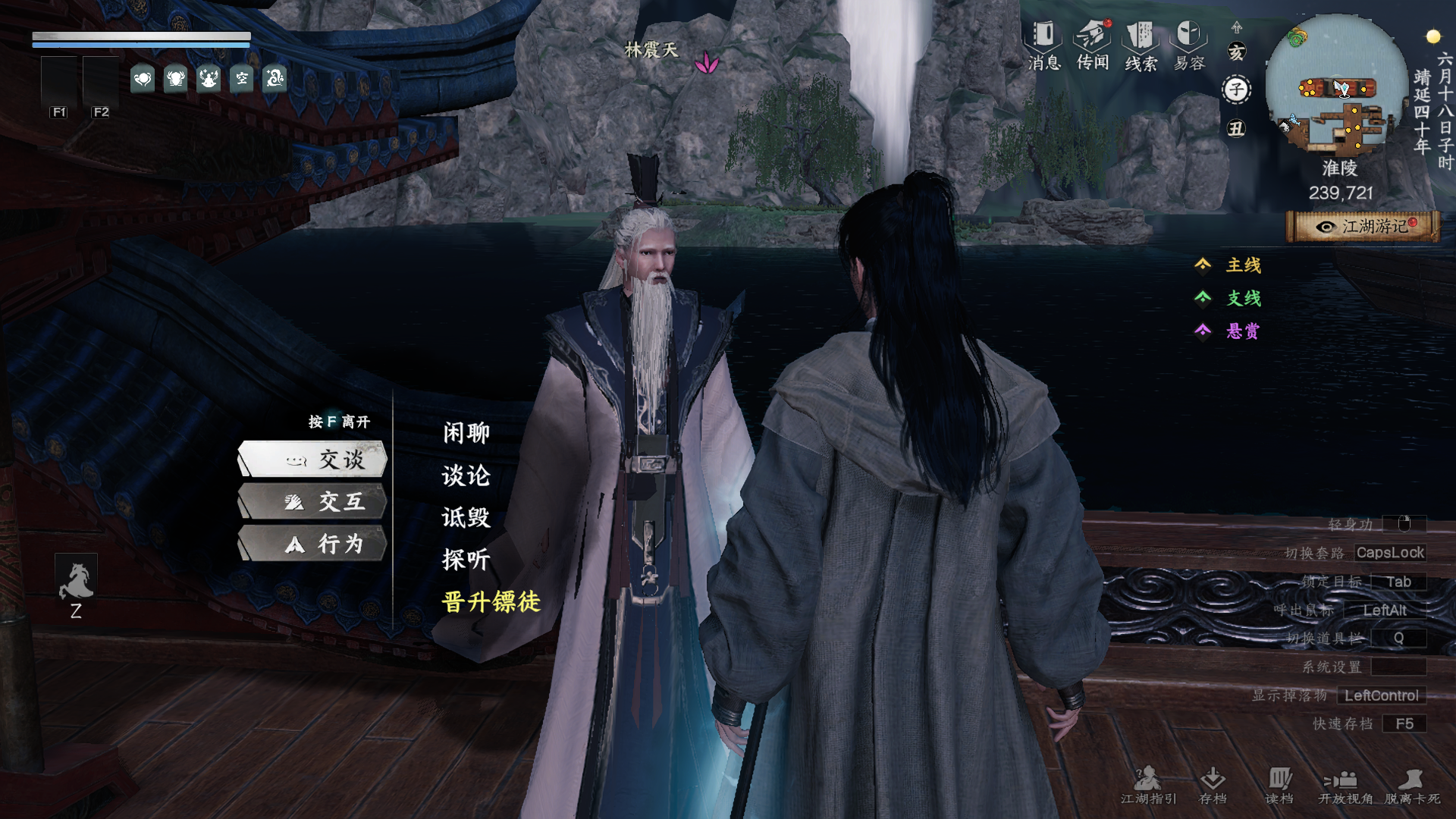This screenshot has width=1456, height=819.
Task: Choose the 闲聊 chat option
Action: tap(466, 433)
